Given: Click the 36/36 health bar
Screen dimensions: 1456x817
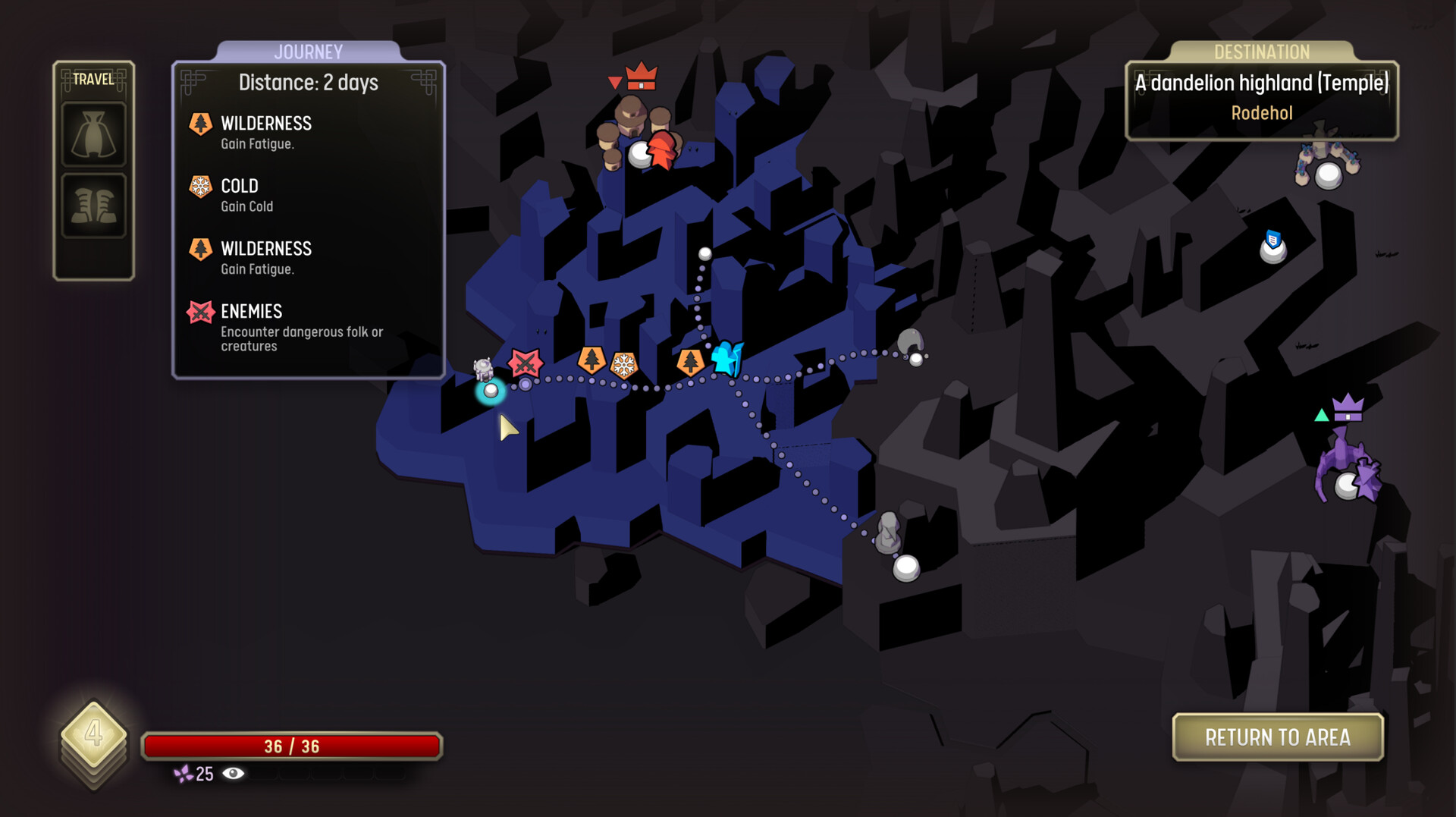Looking at the screenshot, I should pos(292,746).
